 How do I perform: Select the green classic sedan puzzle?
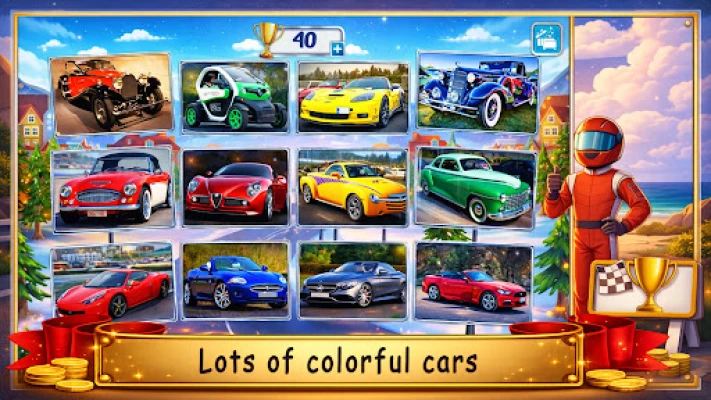(476, 187)
